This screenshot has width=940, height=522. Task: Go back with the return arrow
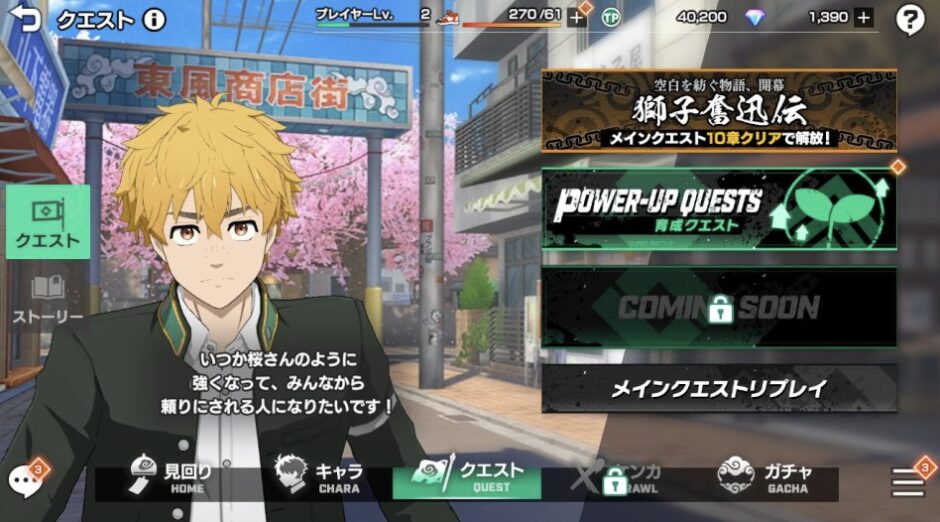click(24, 18)
